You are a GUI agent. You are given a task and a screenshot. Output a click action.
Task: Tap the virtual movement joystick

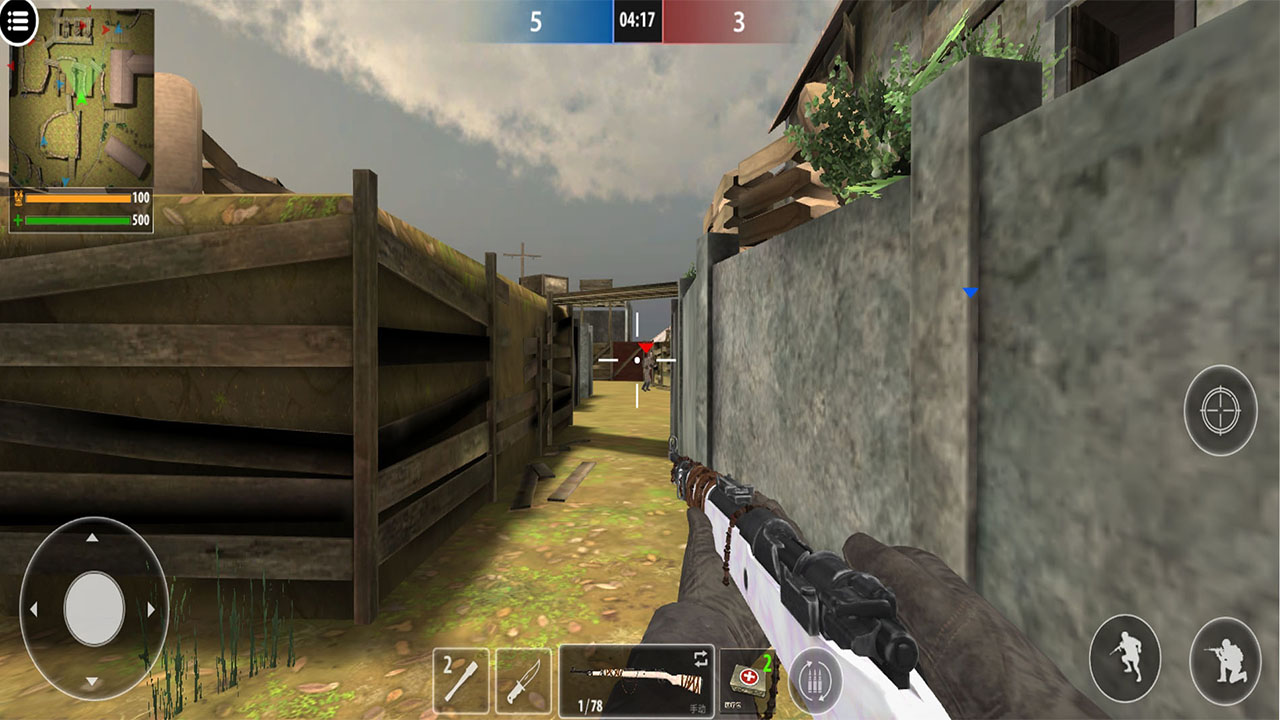point(94,609)
